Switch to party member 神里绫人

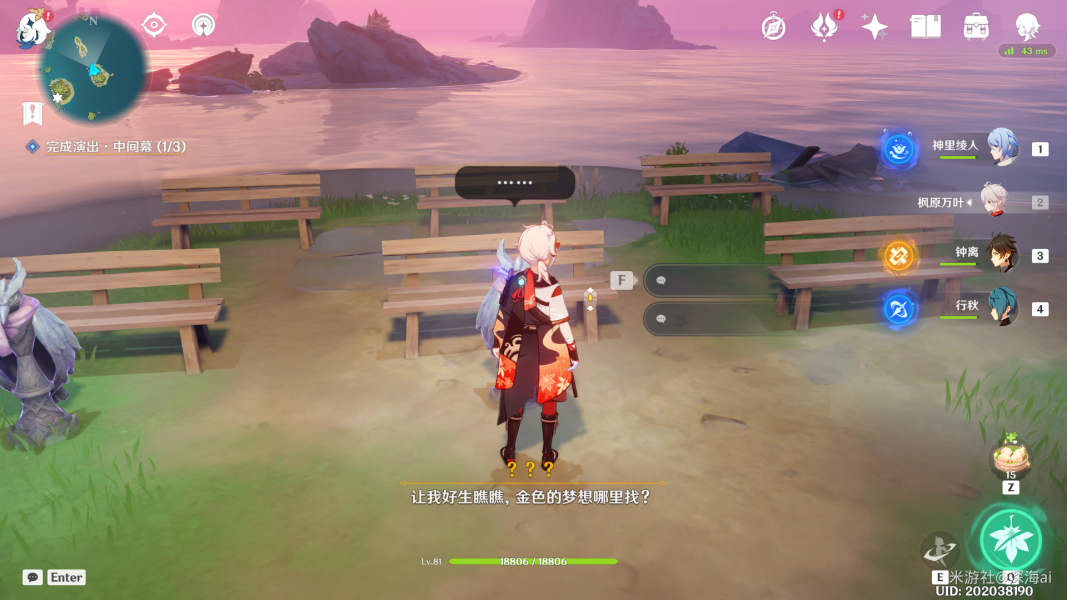pyautogui.click(x=1002, y=148)
